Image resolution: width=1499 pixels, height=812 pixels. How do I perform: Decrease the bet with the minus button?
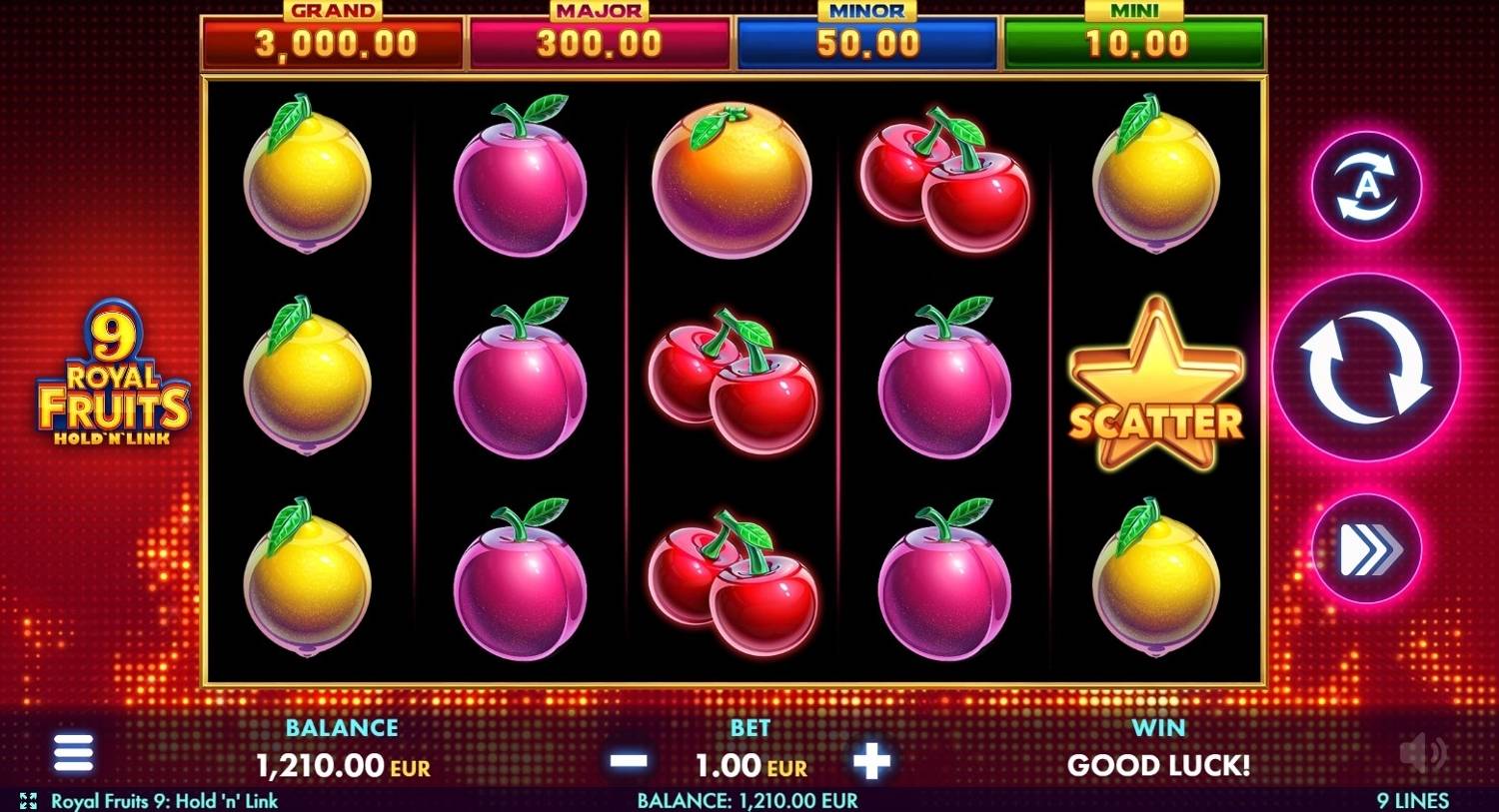(628, 762)
